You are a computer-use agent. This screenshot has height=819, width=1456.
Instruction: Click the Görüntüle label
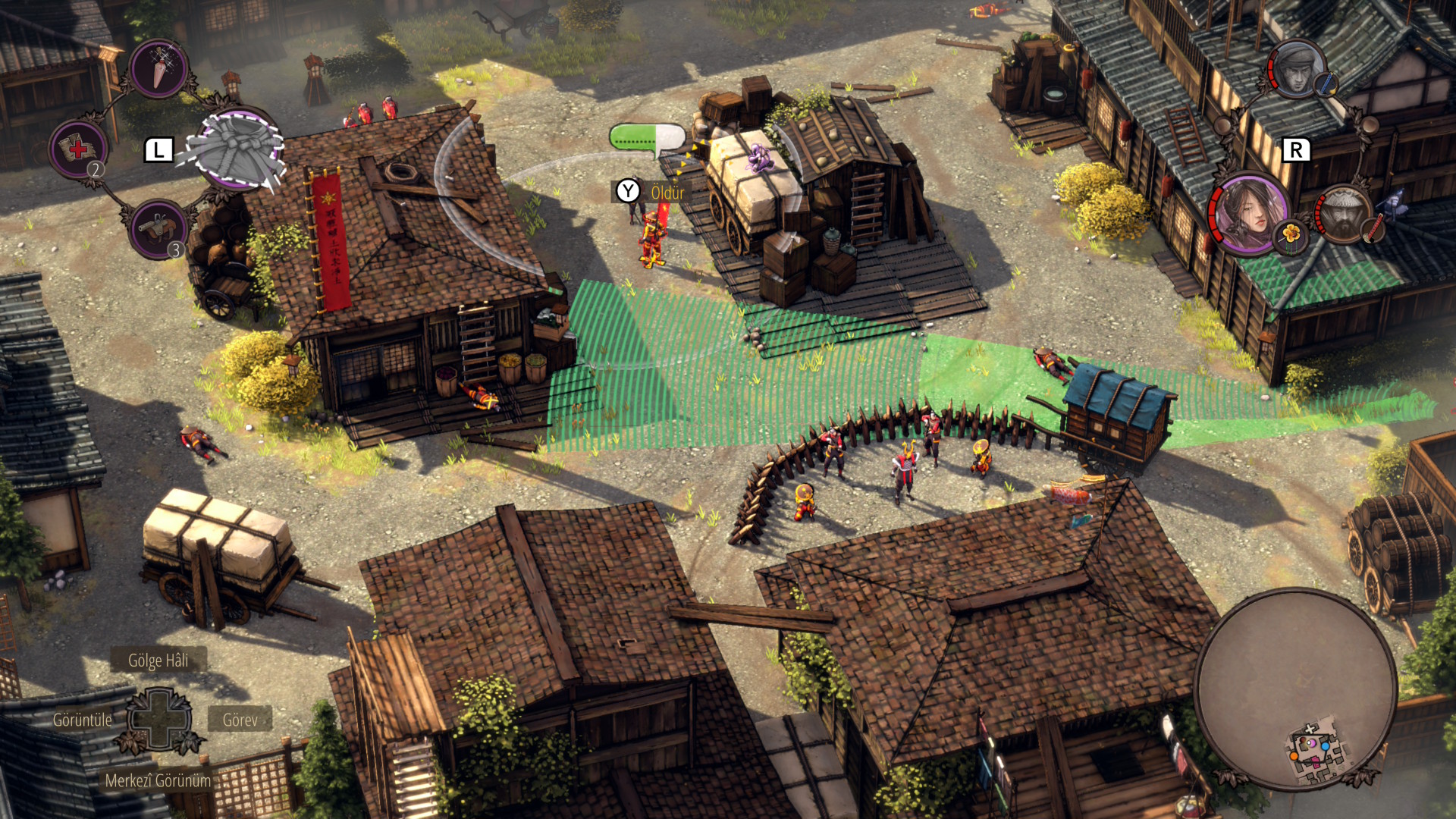pos(82,720)
